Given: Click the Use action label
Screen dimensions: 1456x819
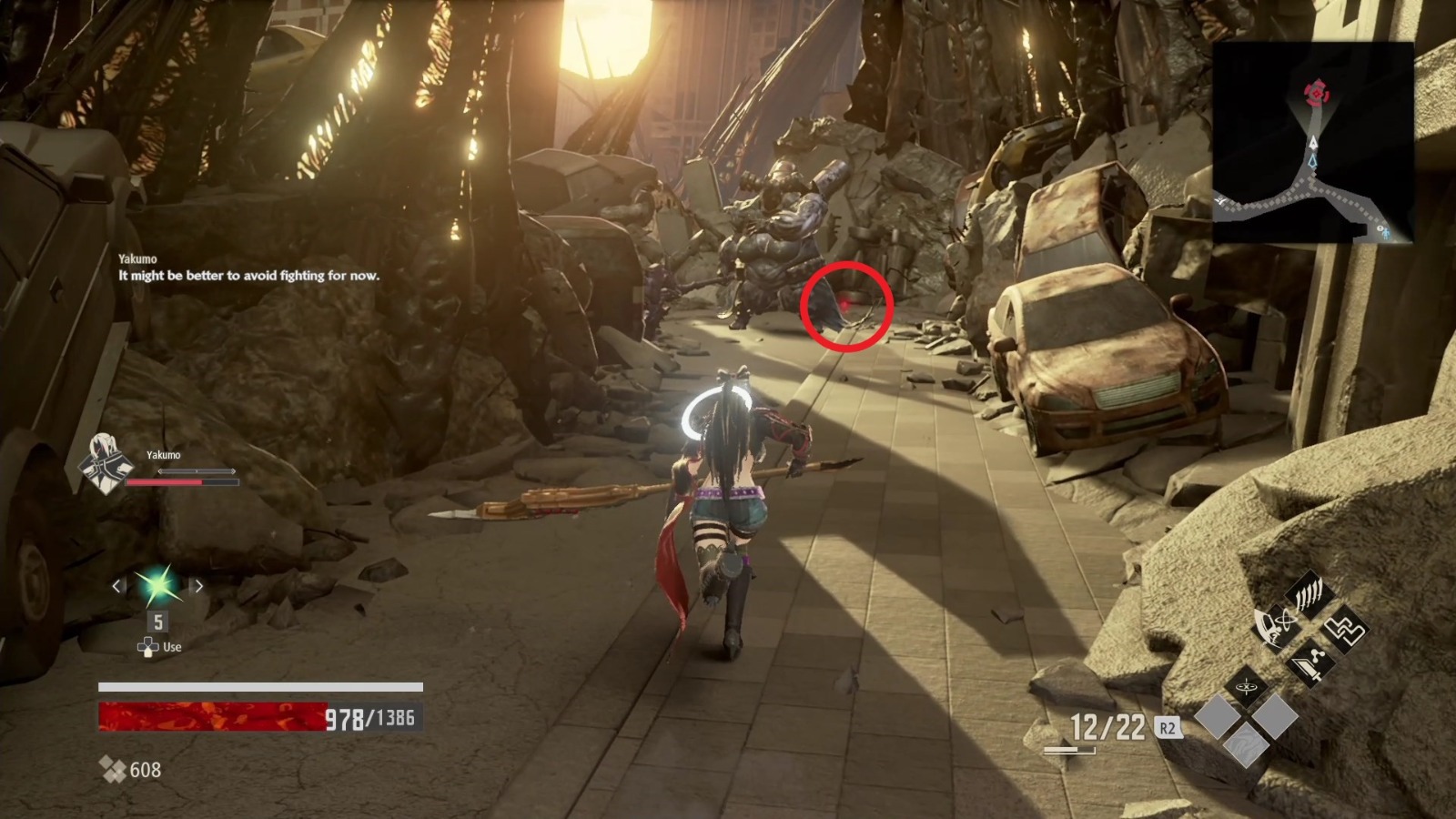Looking at the screenshot, I should click(x=171, y=647).
